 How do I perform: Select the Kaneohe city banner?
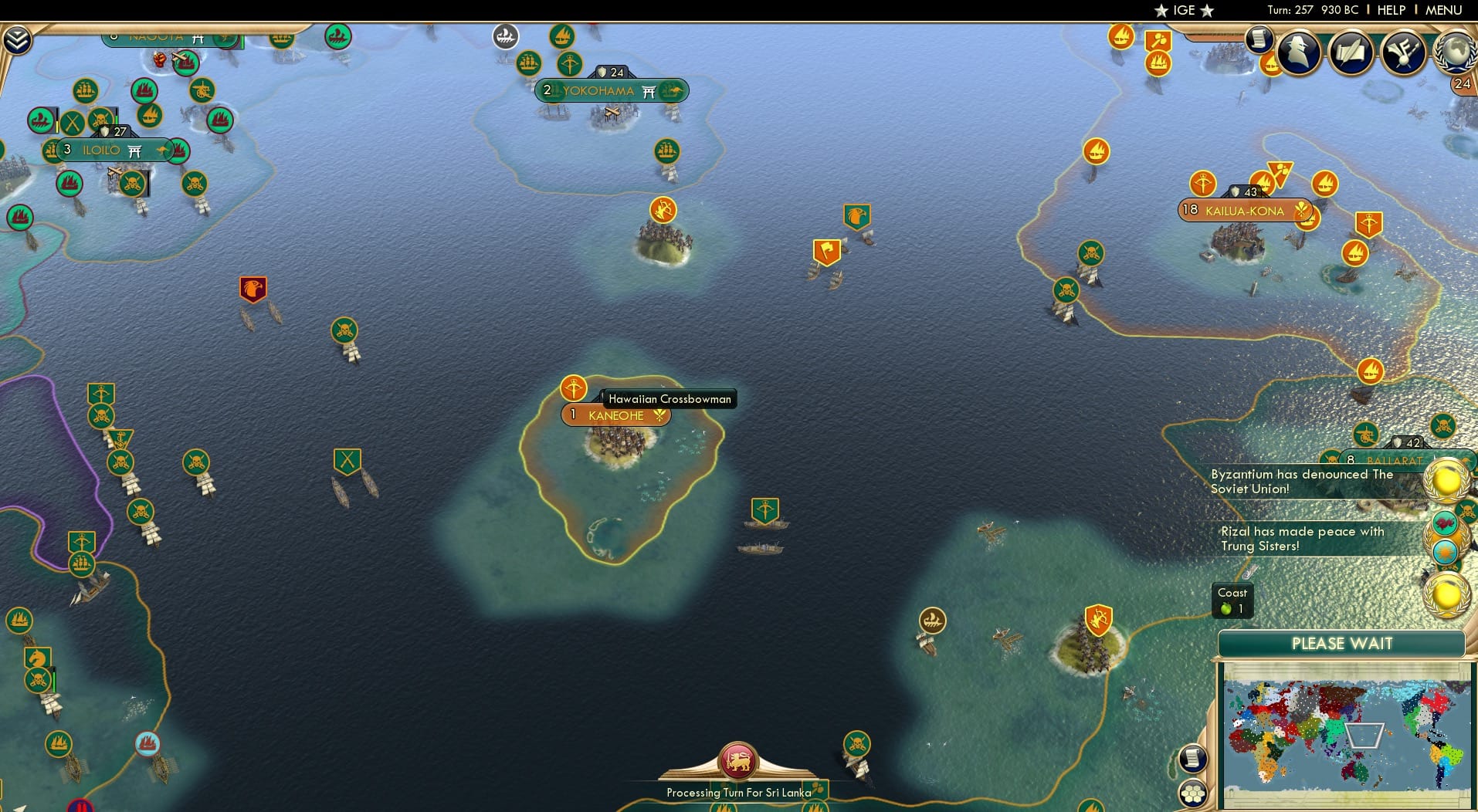point(615,415)
